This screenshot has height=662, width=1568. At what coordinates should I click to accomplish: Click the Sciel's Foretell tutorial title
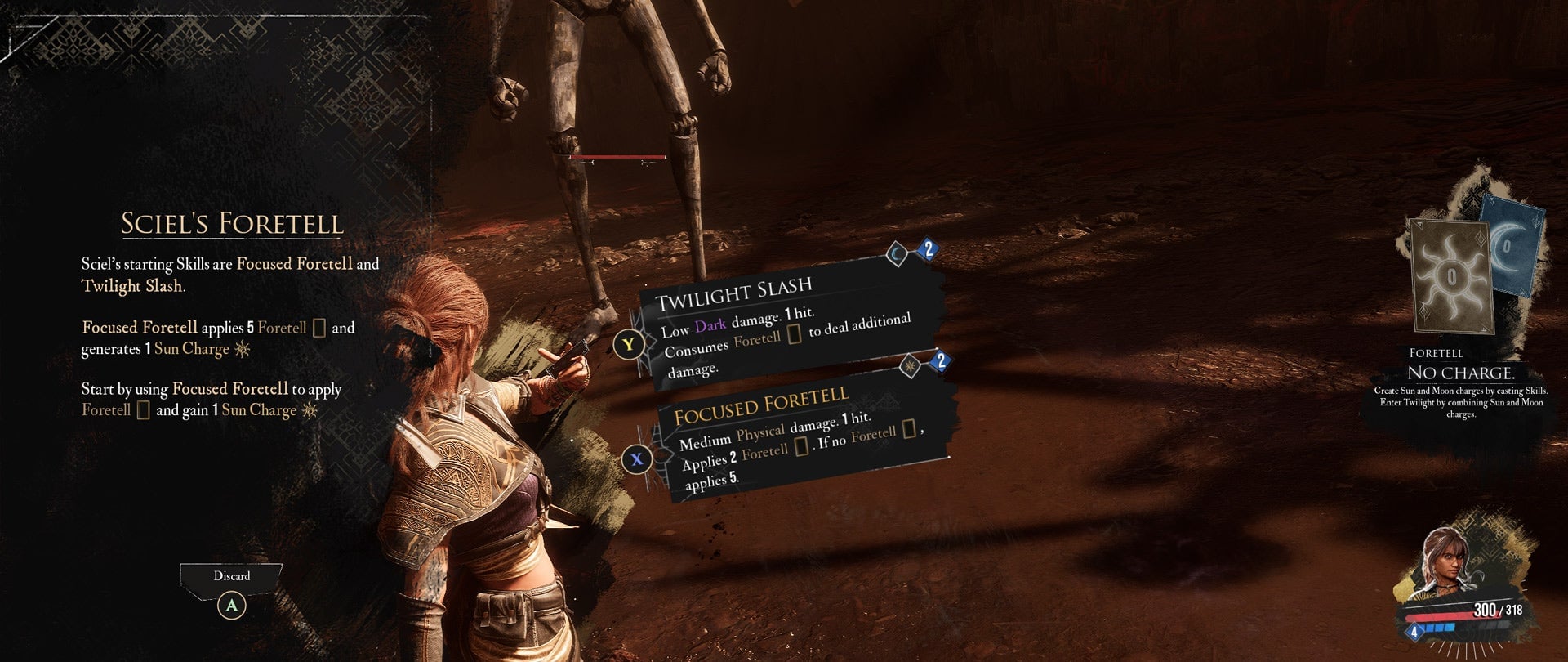[x=232, y=222]
